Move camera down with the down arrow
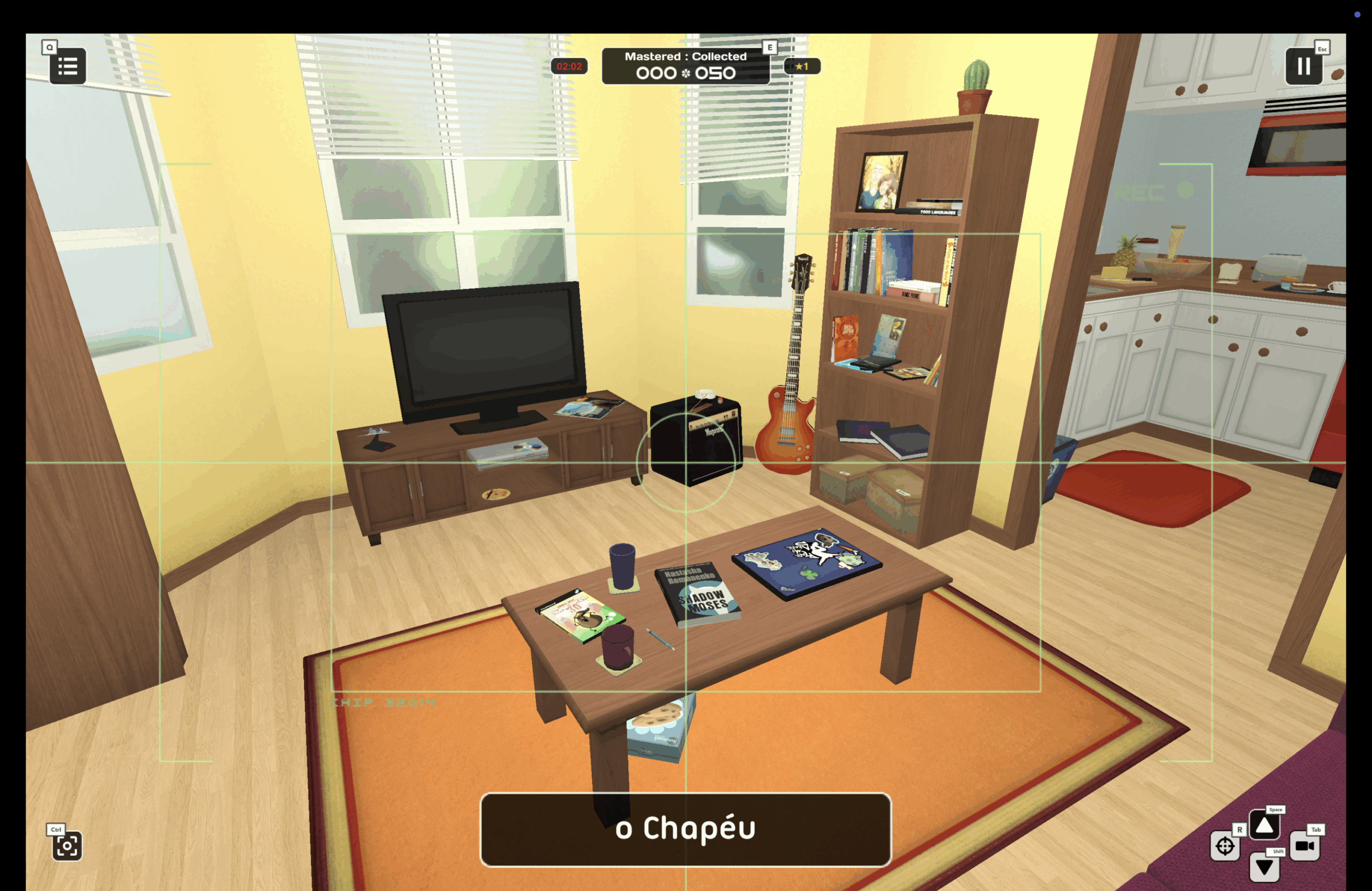Screen dimensions: 1372x891 pos(1264,867)
